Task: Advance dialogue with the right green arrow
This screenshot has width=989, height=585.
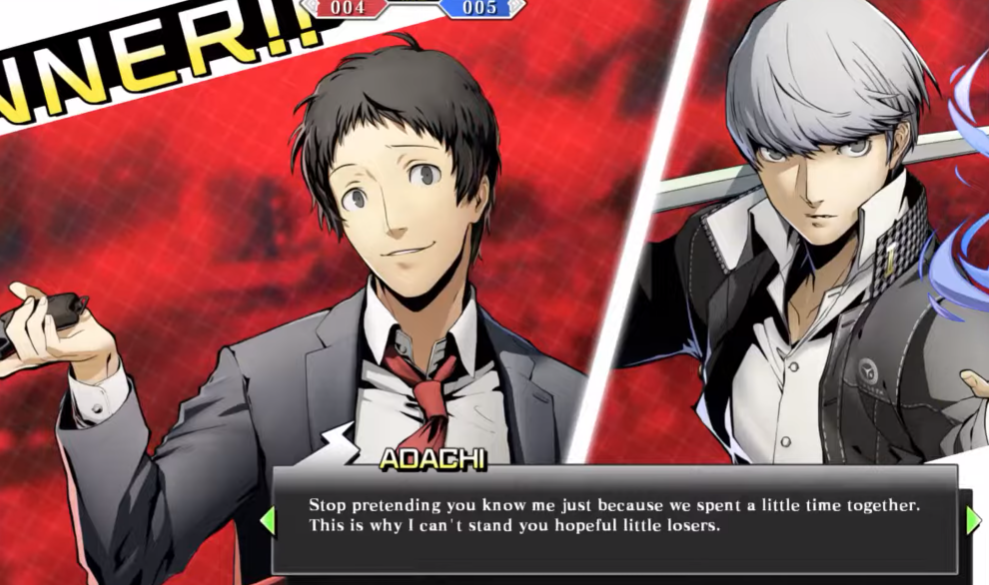Action: coord(973,520)
